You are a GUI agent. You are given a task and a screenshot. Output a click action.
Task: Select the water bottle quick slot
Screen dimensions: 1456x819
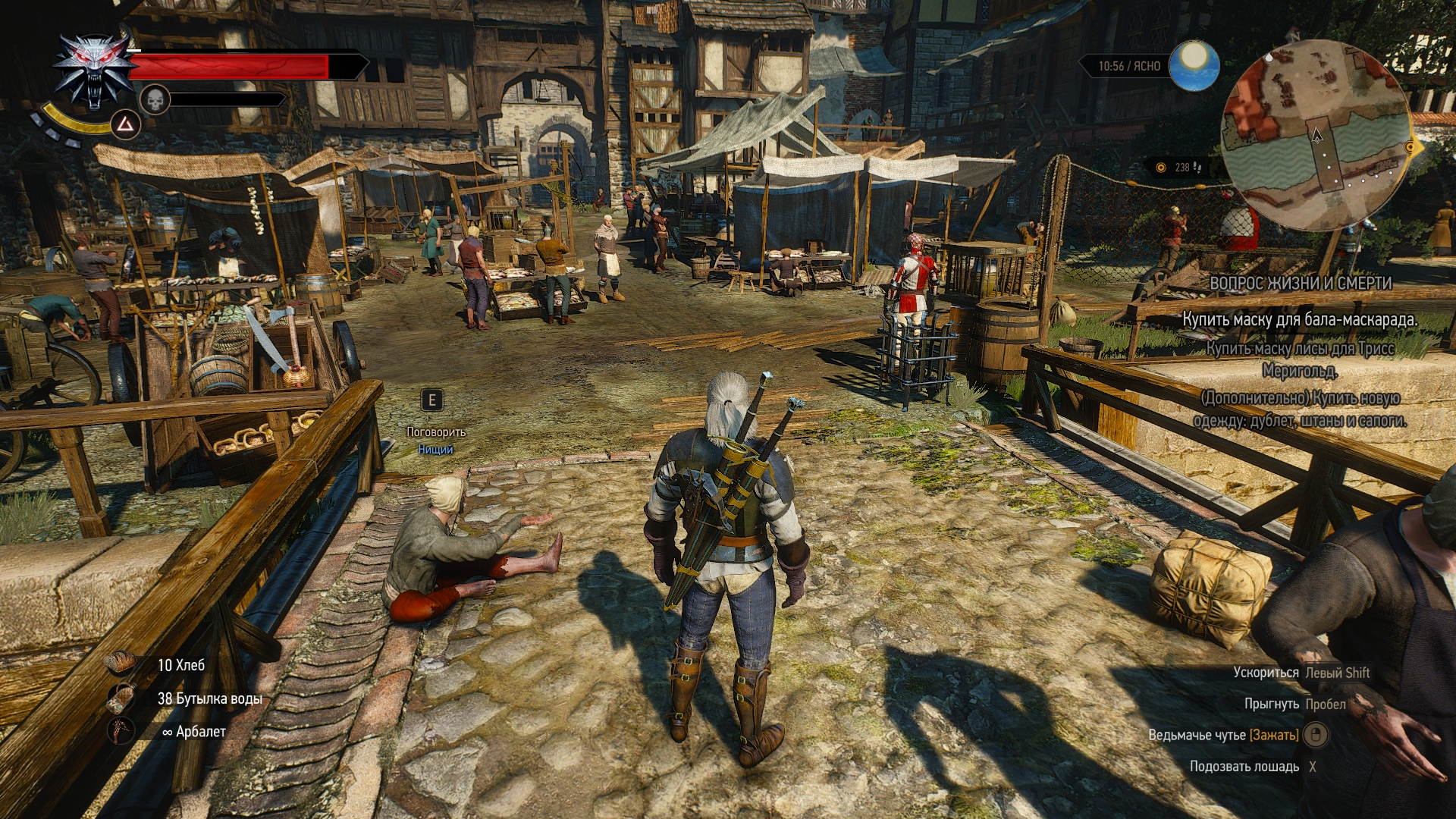(x=121, y=698)
